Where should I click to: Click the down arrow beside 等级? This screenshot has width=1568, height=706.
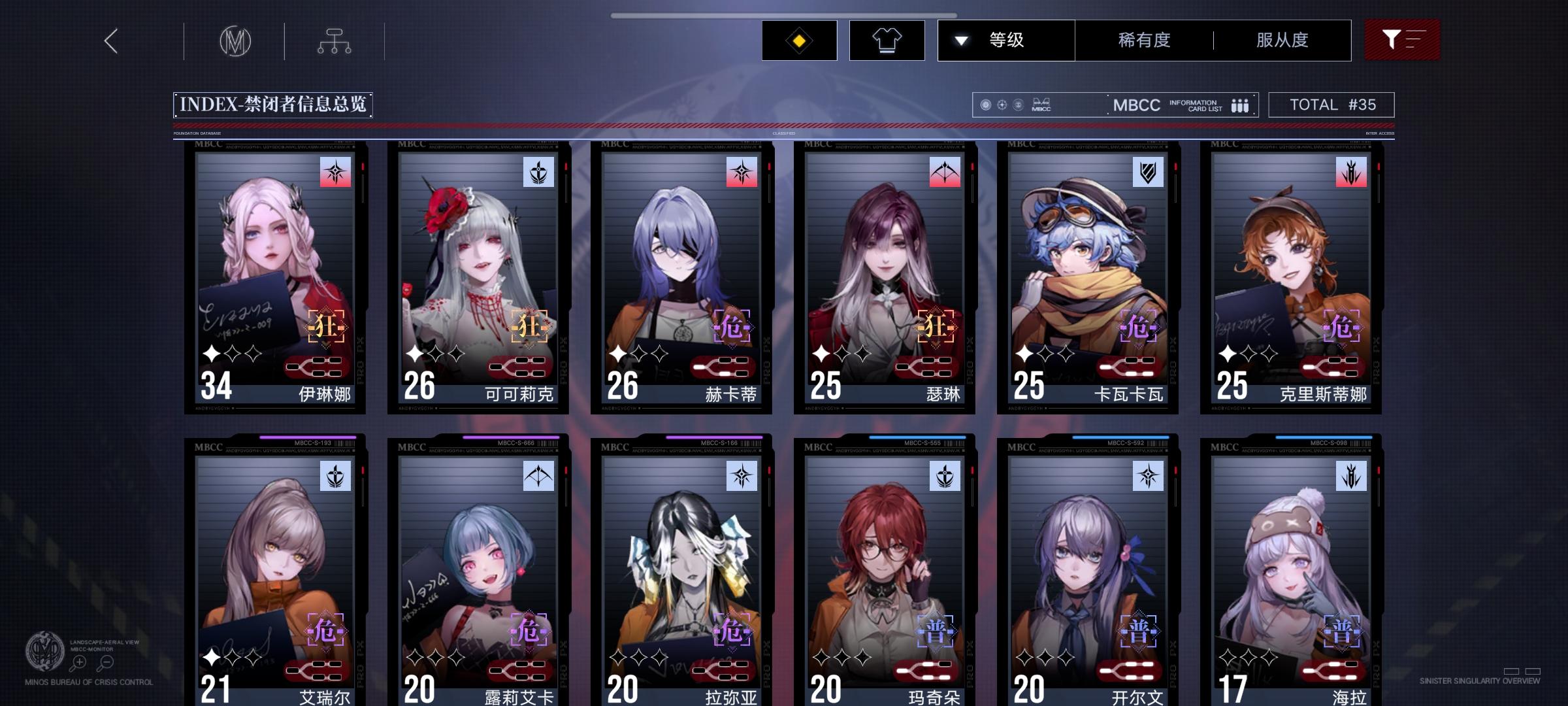point(960,40)
